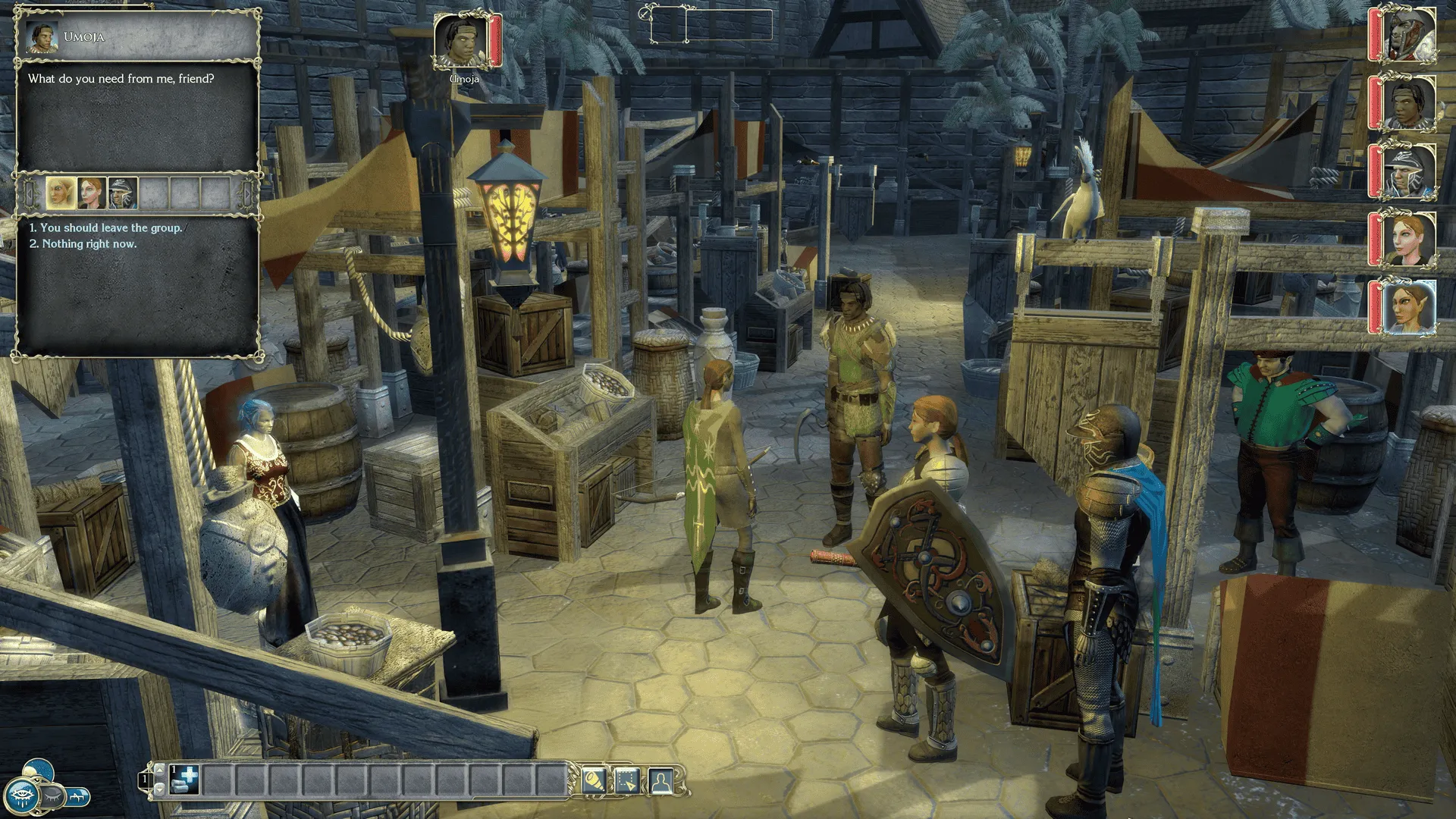The width and height of the screenshot is (1456, 819).
Task: Click the quickbar page up arrow
Action: 159,770
